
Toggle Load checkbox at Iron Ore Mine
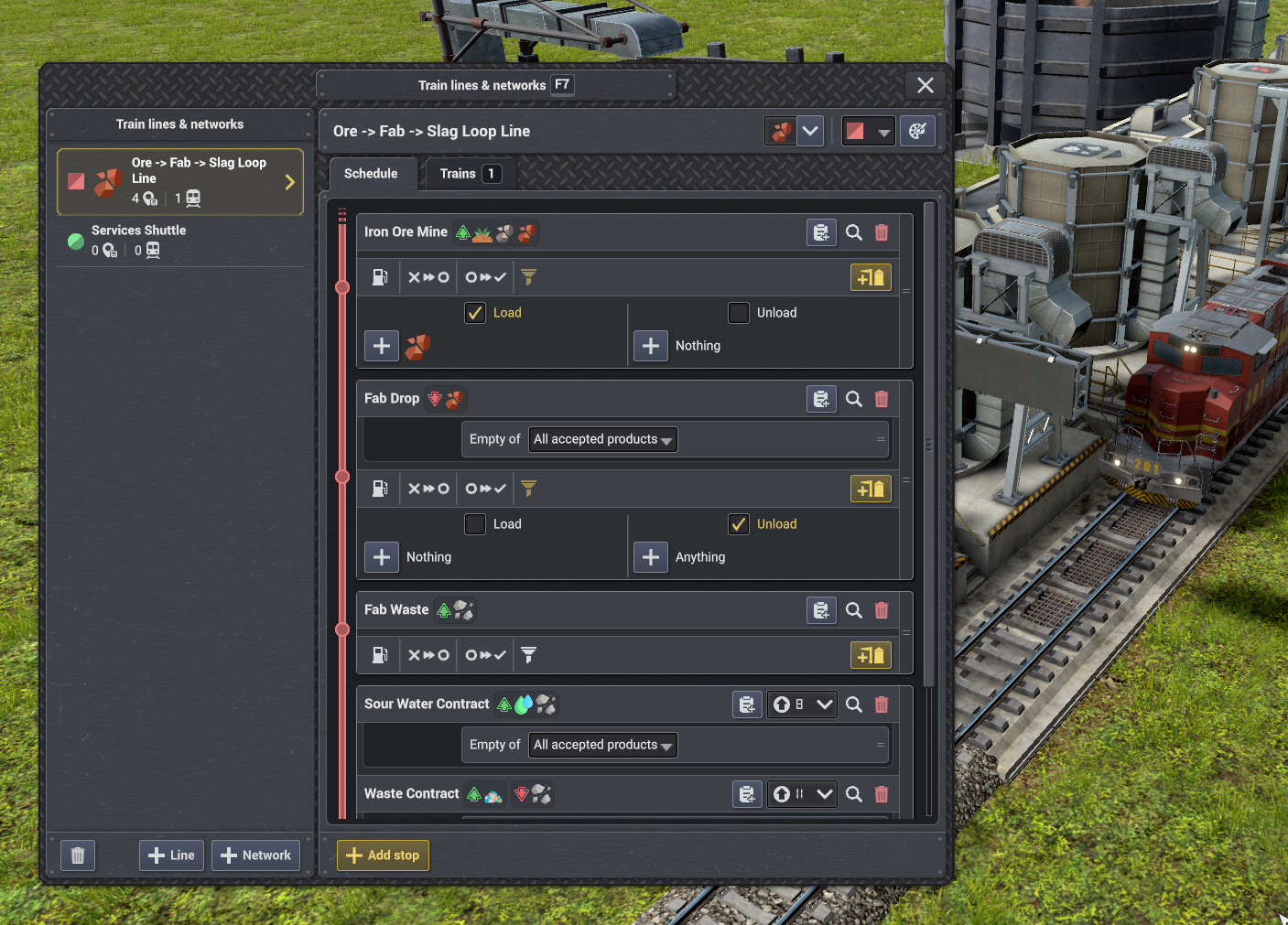click(x=475, y=313)
